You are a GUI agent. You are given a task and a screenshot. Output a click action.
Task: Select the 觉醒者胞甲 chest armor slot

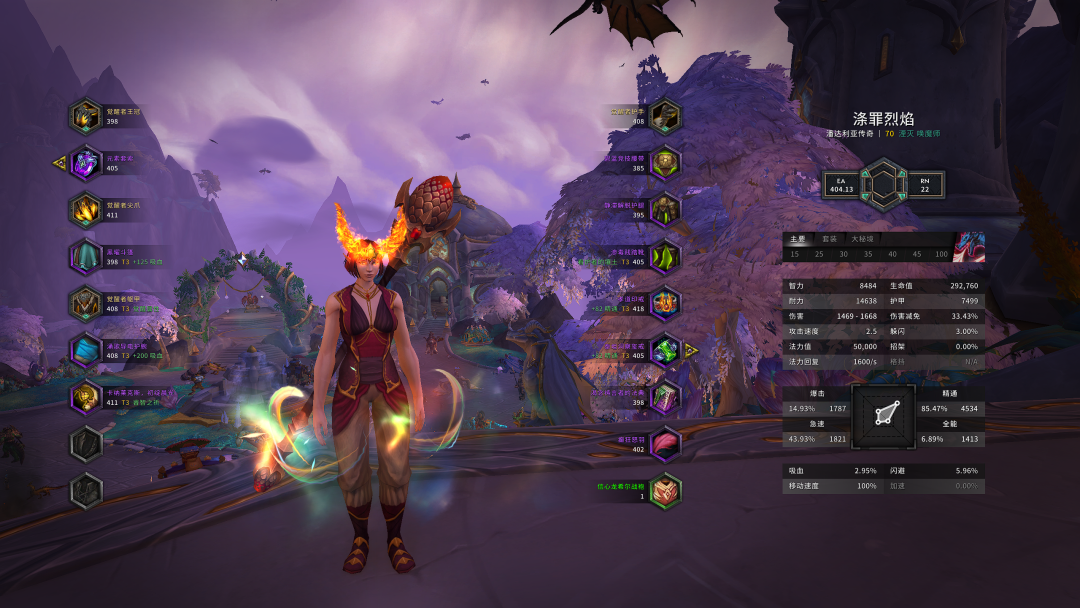click(86, 304)
